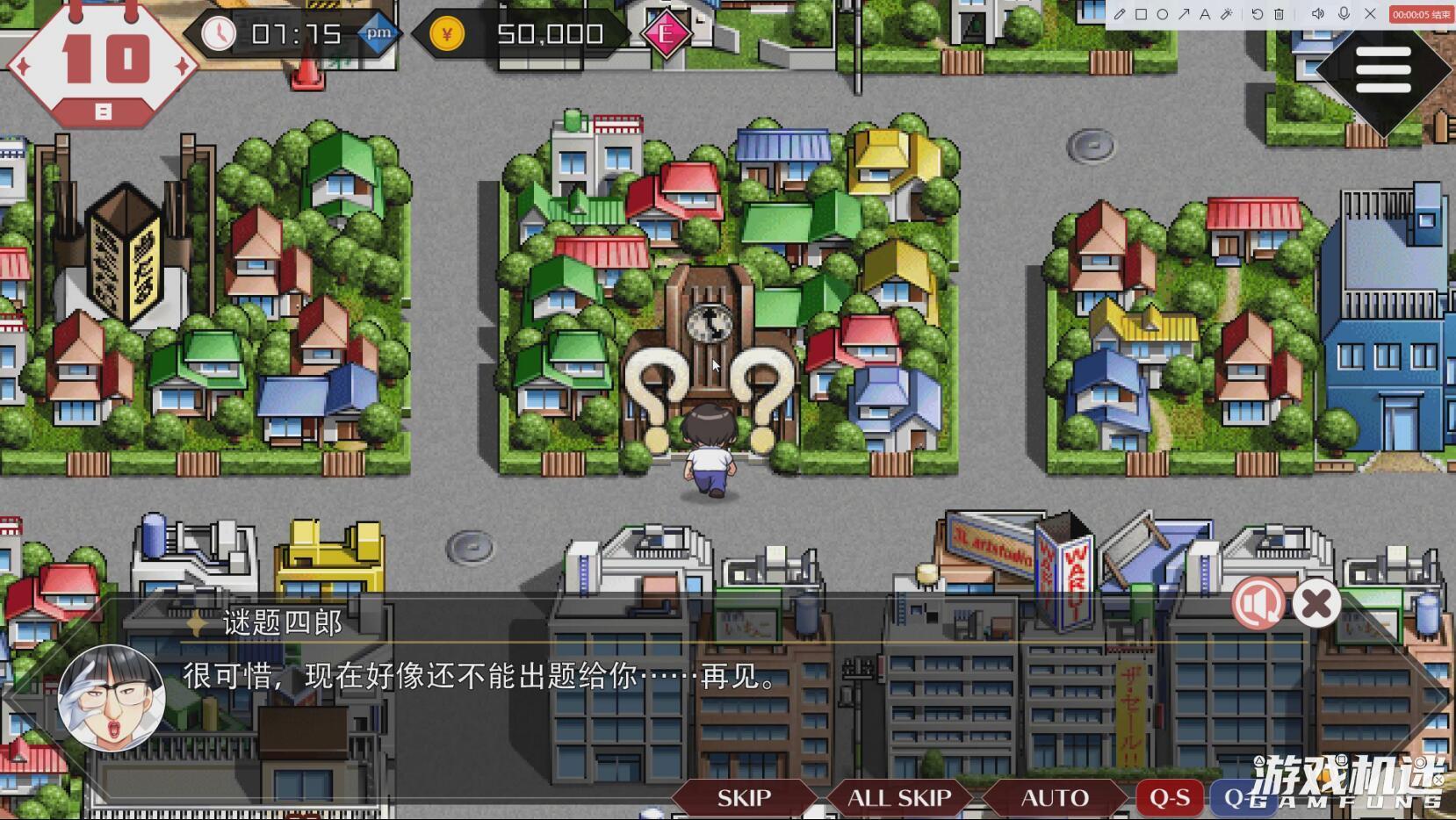
Task: Select the text annotation tool
Action: pyautogui.click(x=1206, y=14)
